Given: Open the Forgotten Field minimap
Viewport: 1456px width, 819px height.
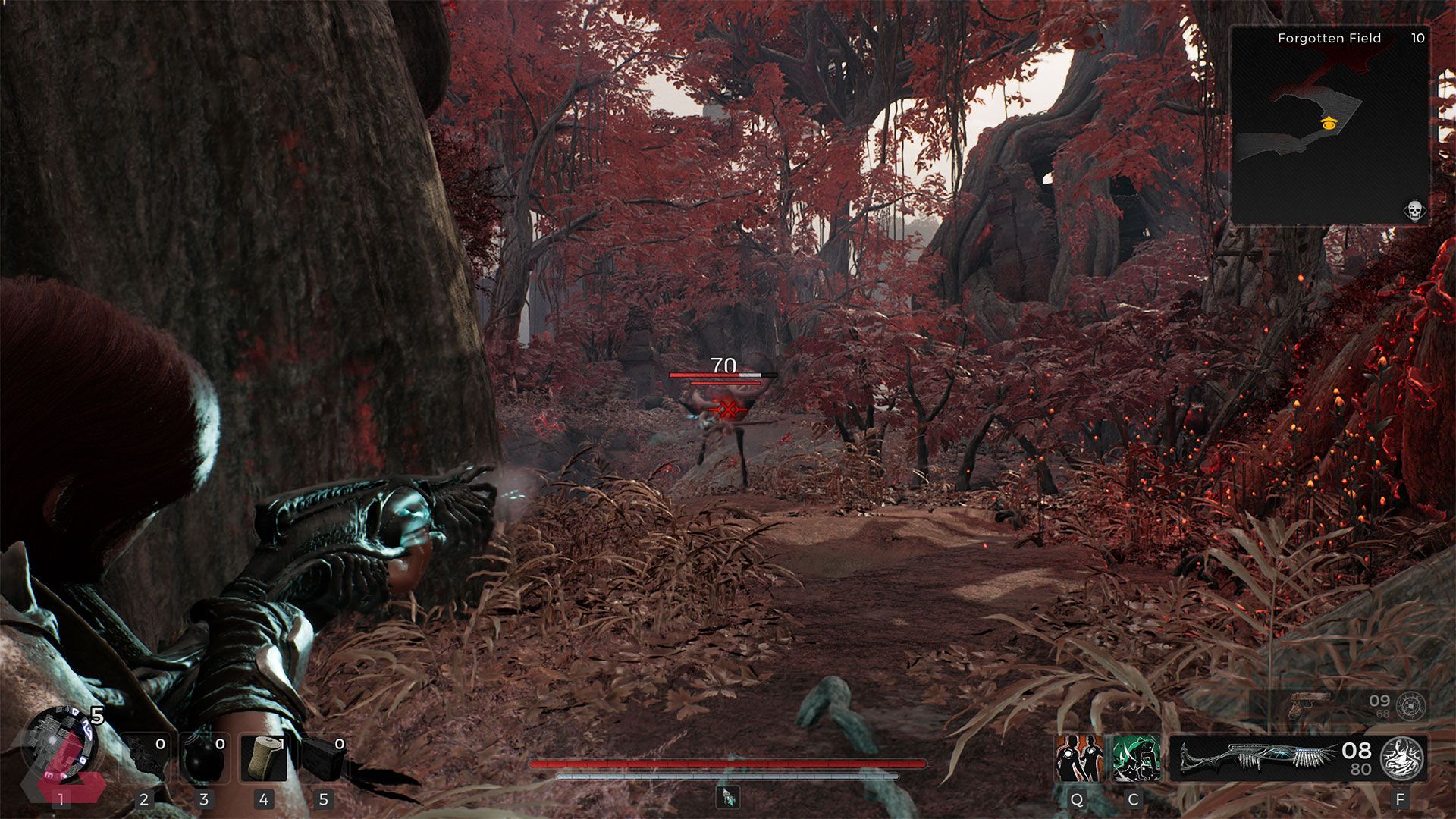Looking at the screenshot, I should (x=1330, y=125).
